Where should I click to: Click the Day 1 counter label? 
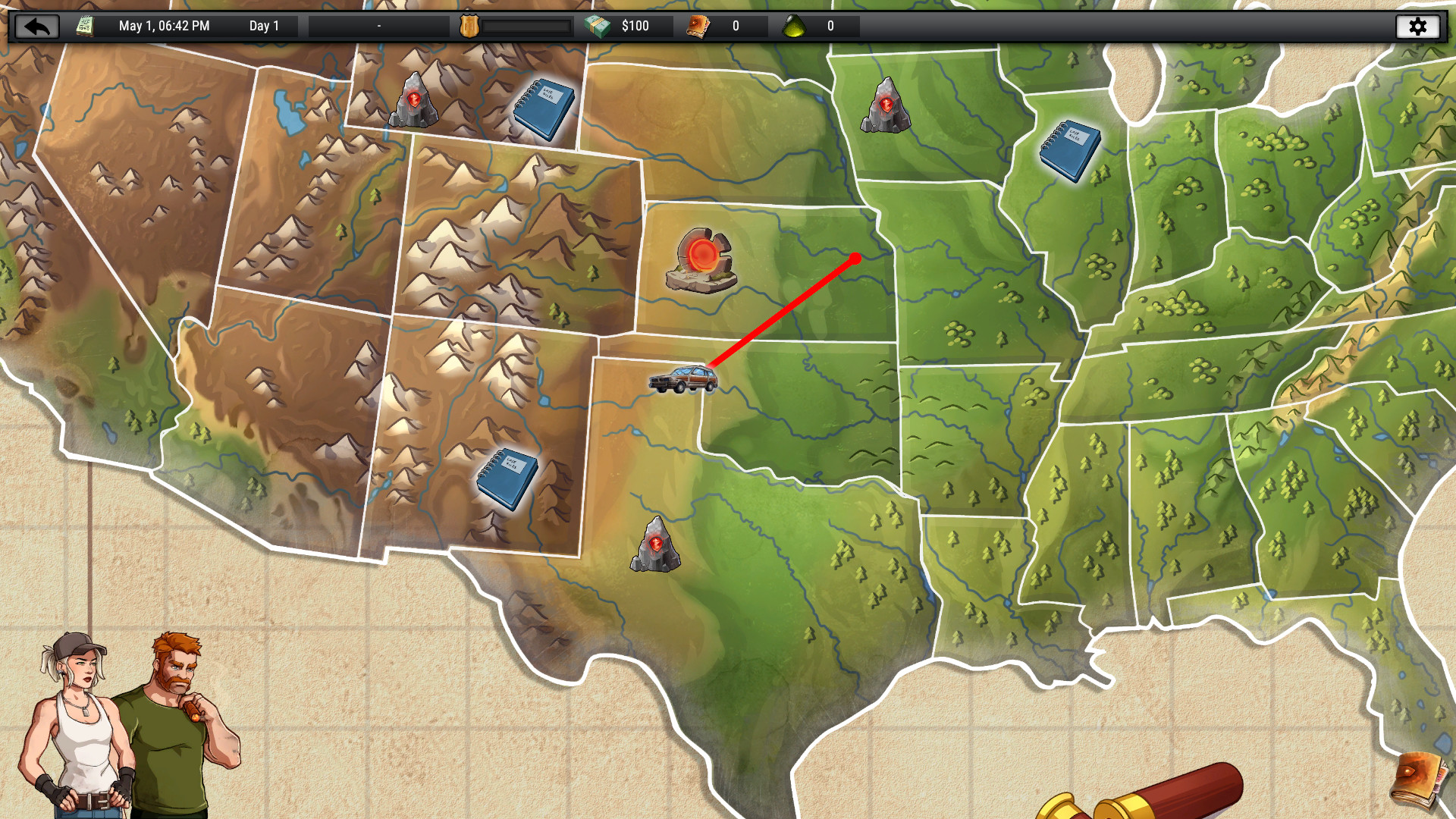[265, 25]
